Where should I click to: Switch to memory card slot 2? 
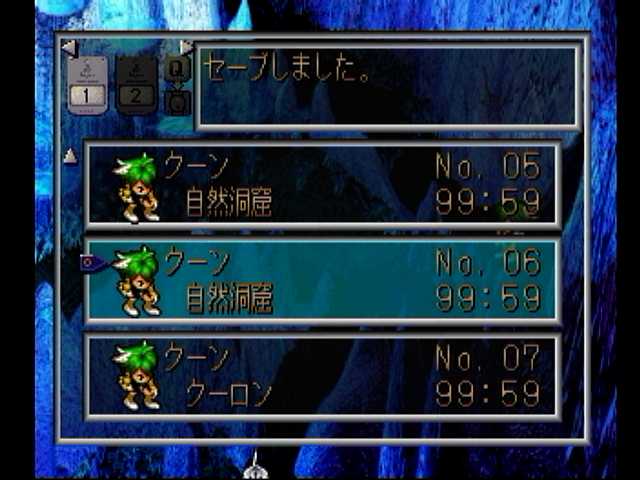[136, 84]
